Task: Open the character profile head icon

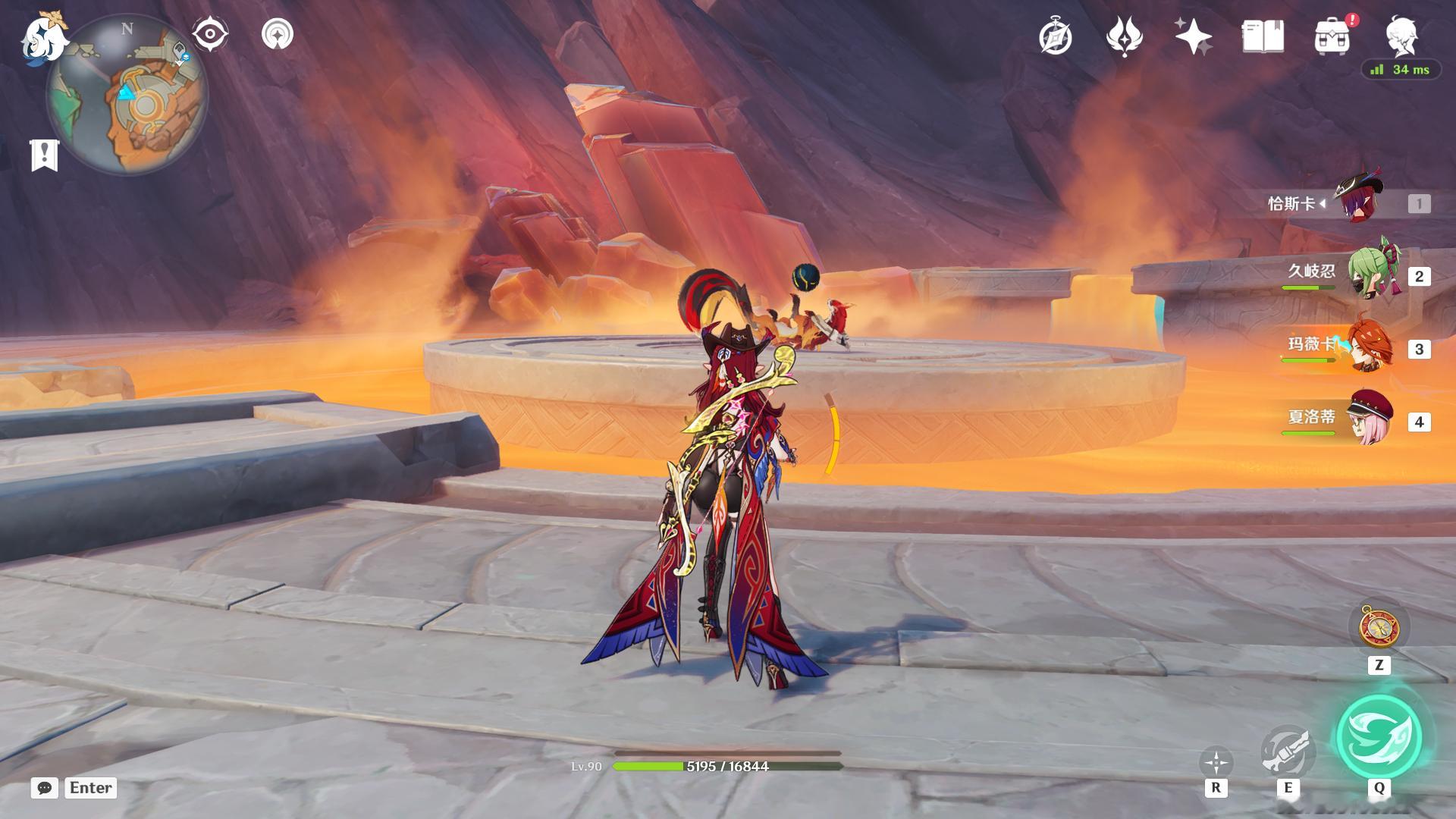Action: [1401, 36]
